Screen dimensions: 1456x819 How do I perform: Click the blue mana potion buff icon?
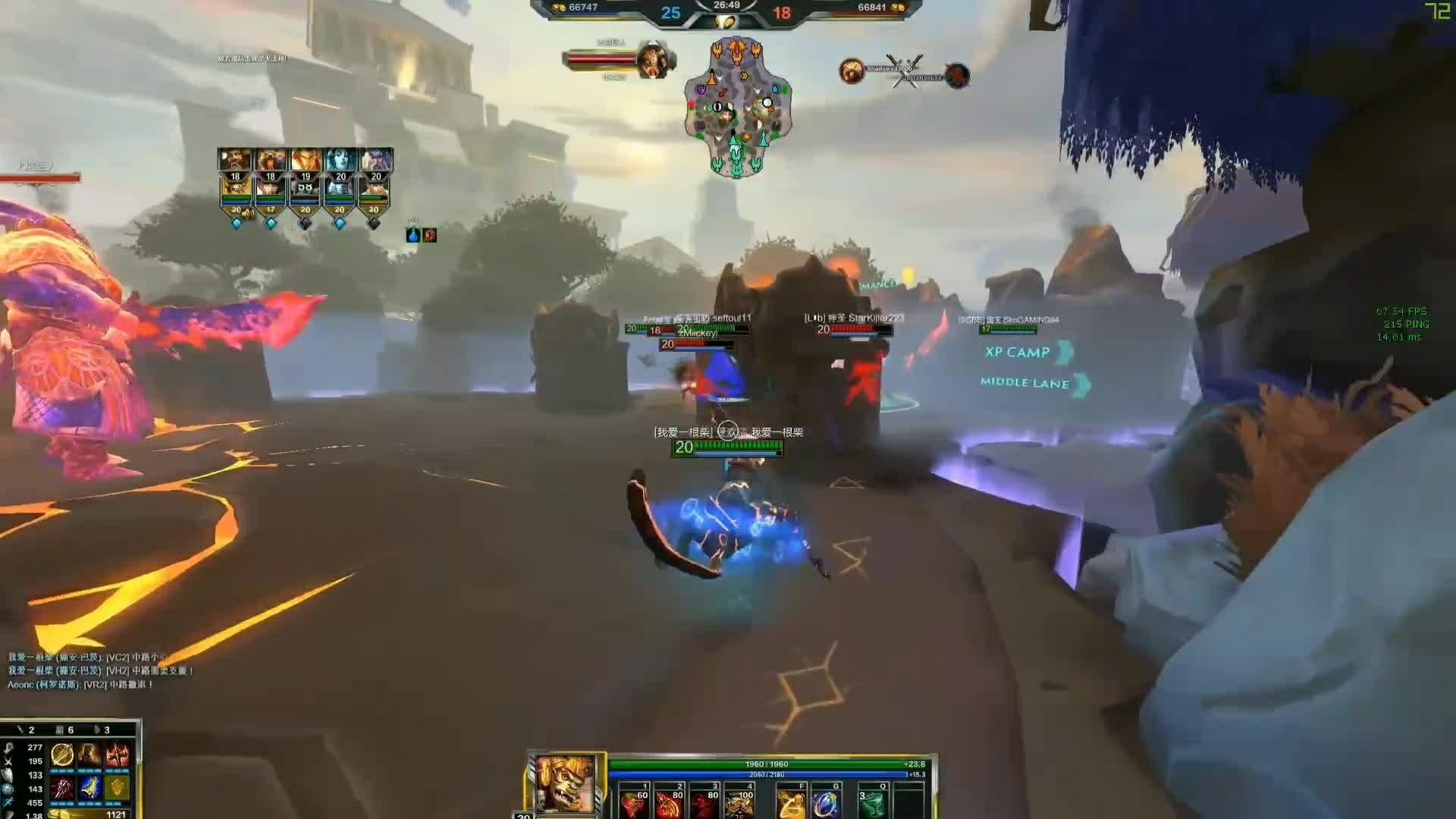[413, 235]
